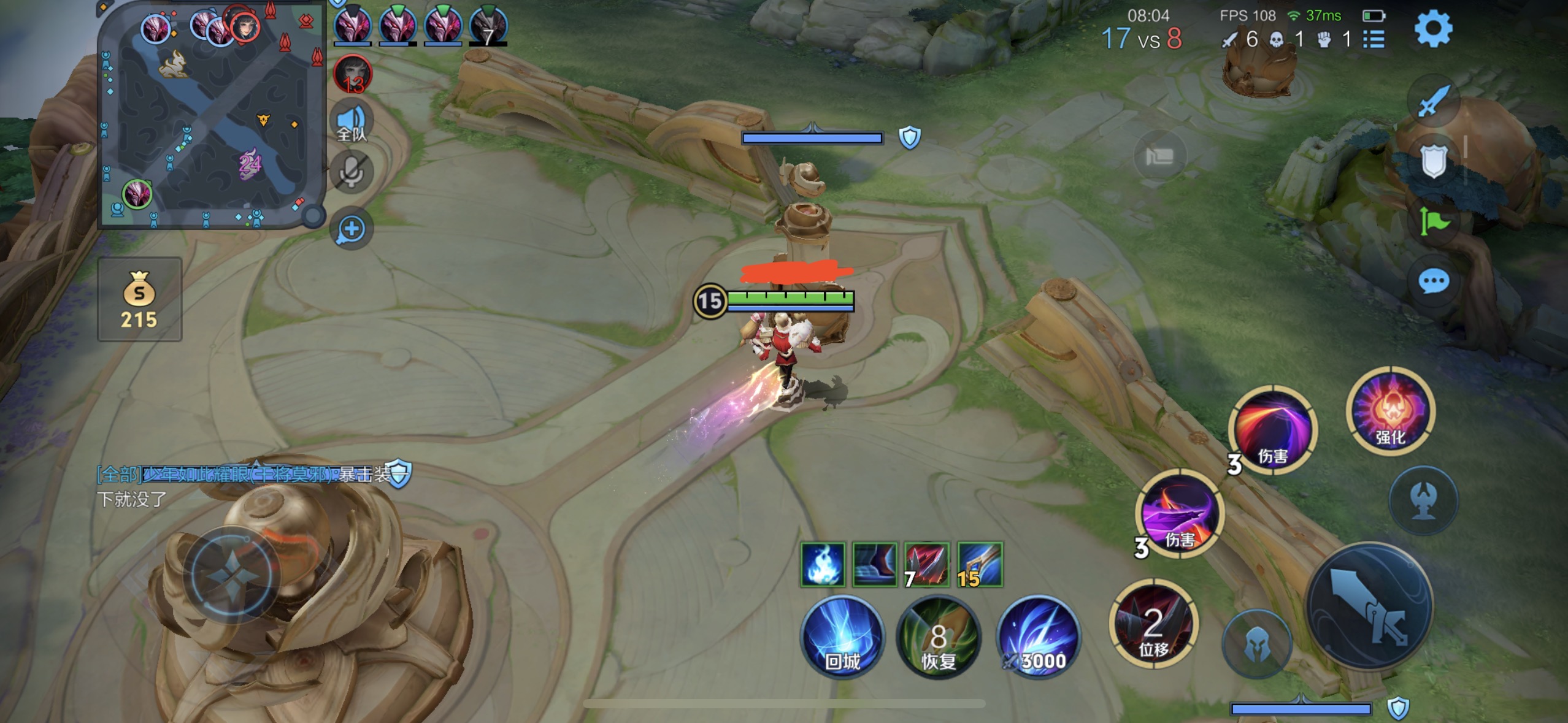Open the equipment slot showing number 15
This screenshot has width=1568, height=723.
[980, 564]
